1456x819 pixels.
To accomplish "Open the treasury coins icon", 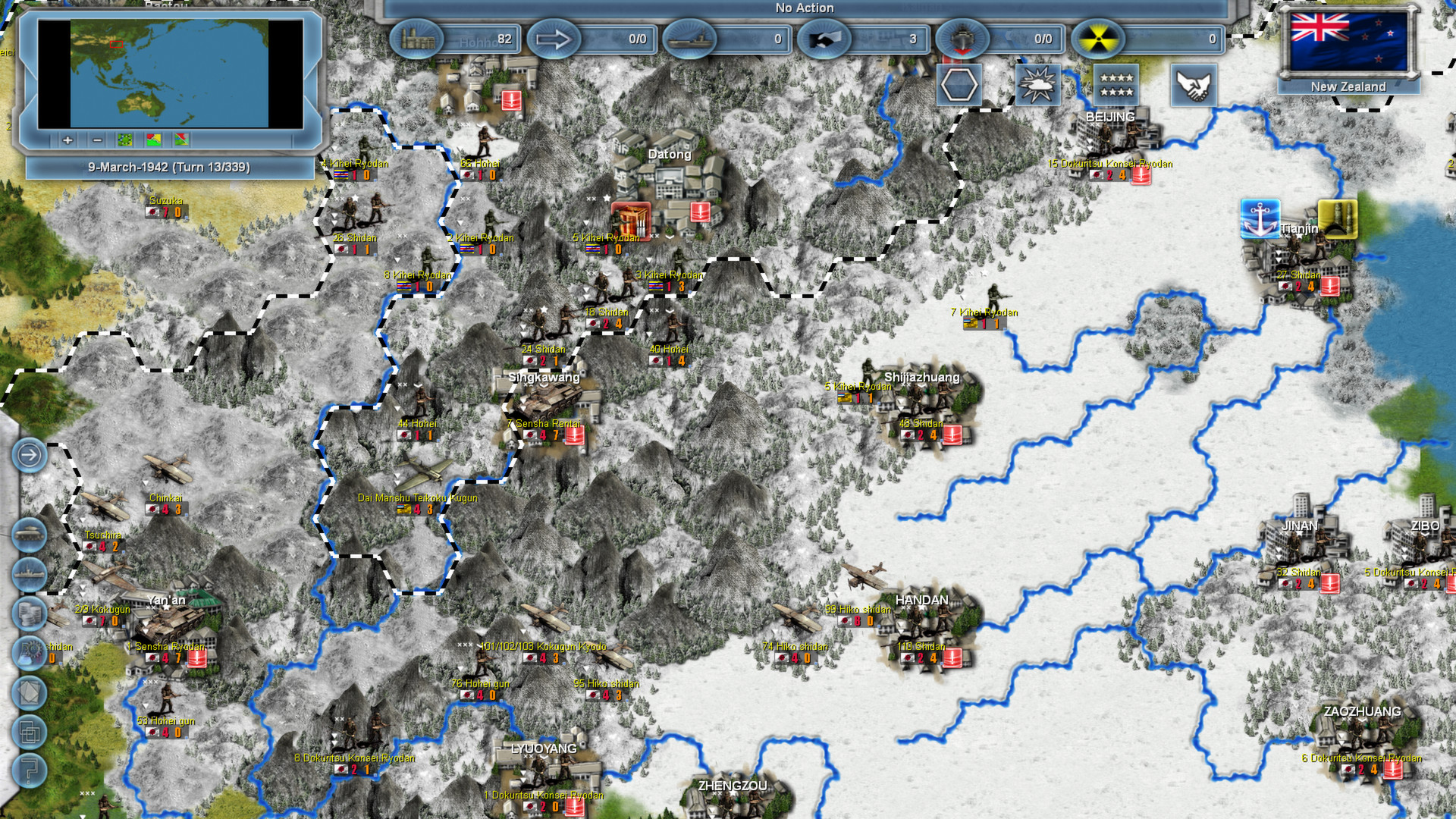I will pos(30,612).
